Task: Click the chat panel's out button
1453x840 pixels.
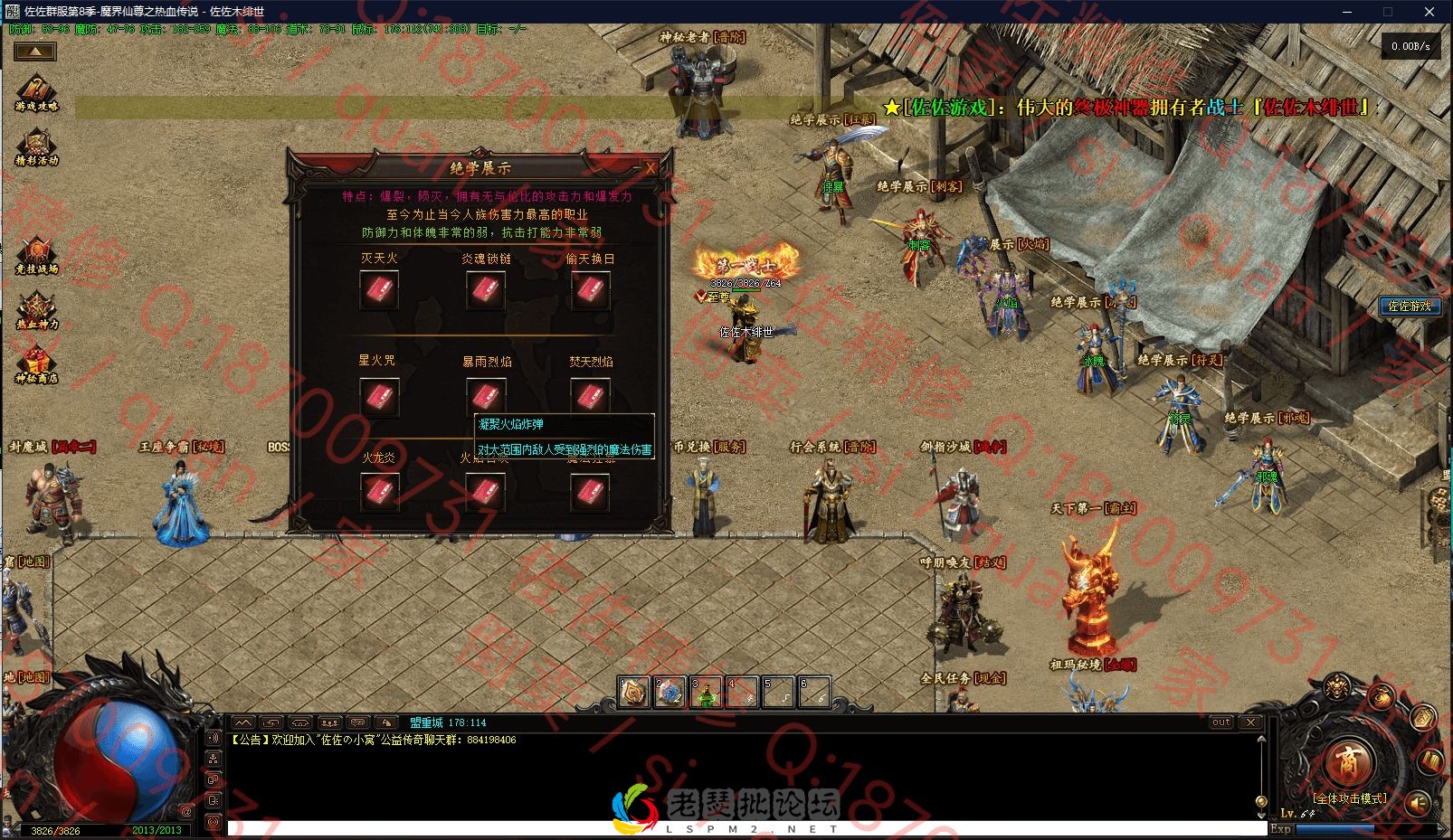Action: pos(1220,722)
